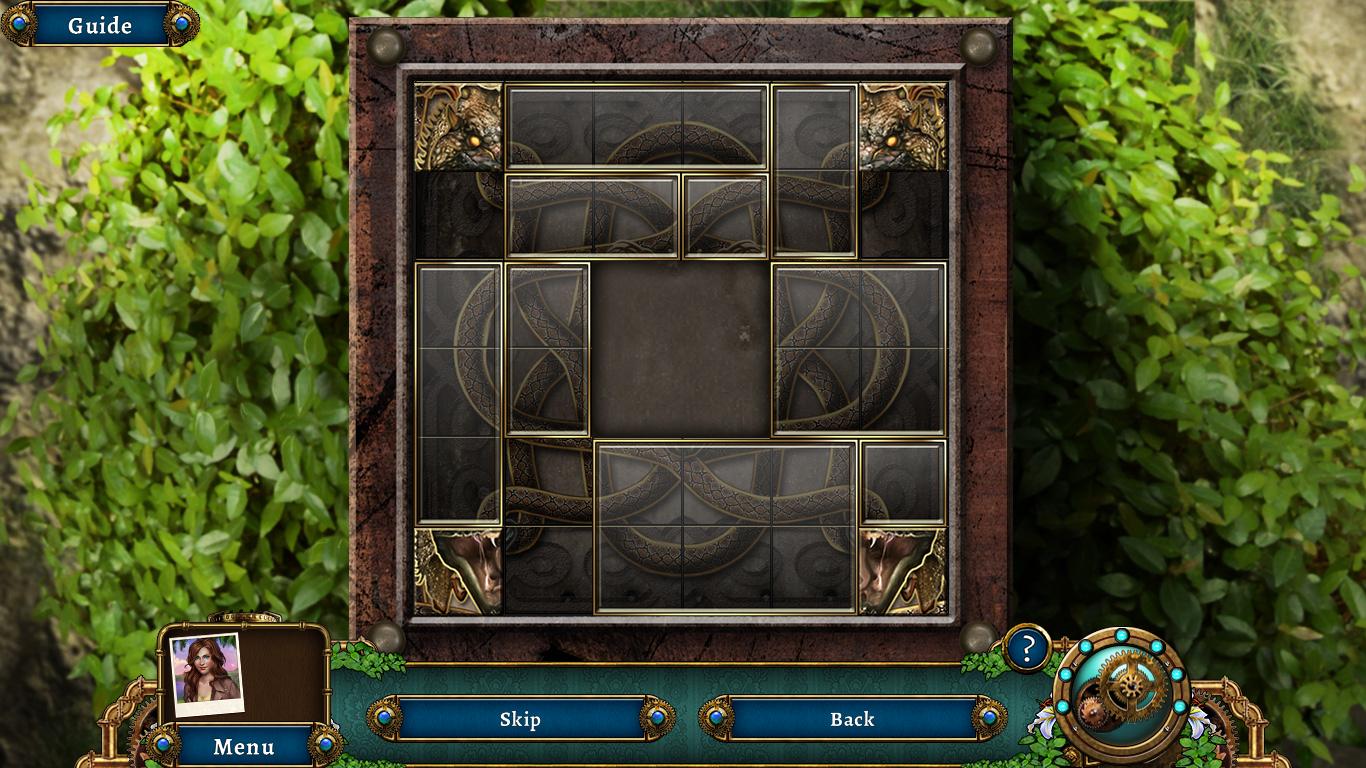Click the question mark hint icon
1366x768 pixels.
coord(1027,648)
